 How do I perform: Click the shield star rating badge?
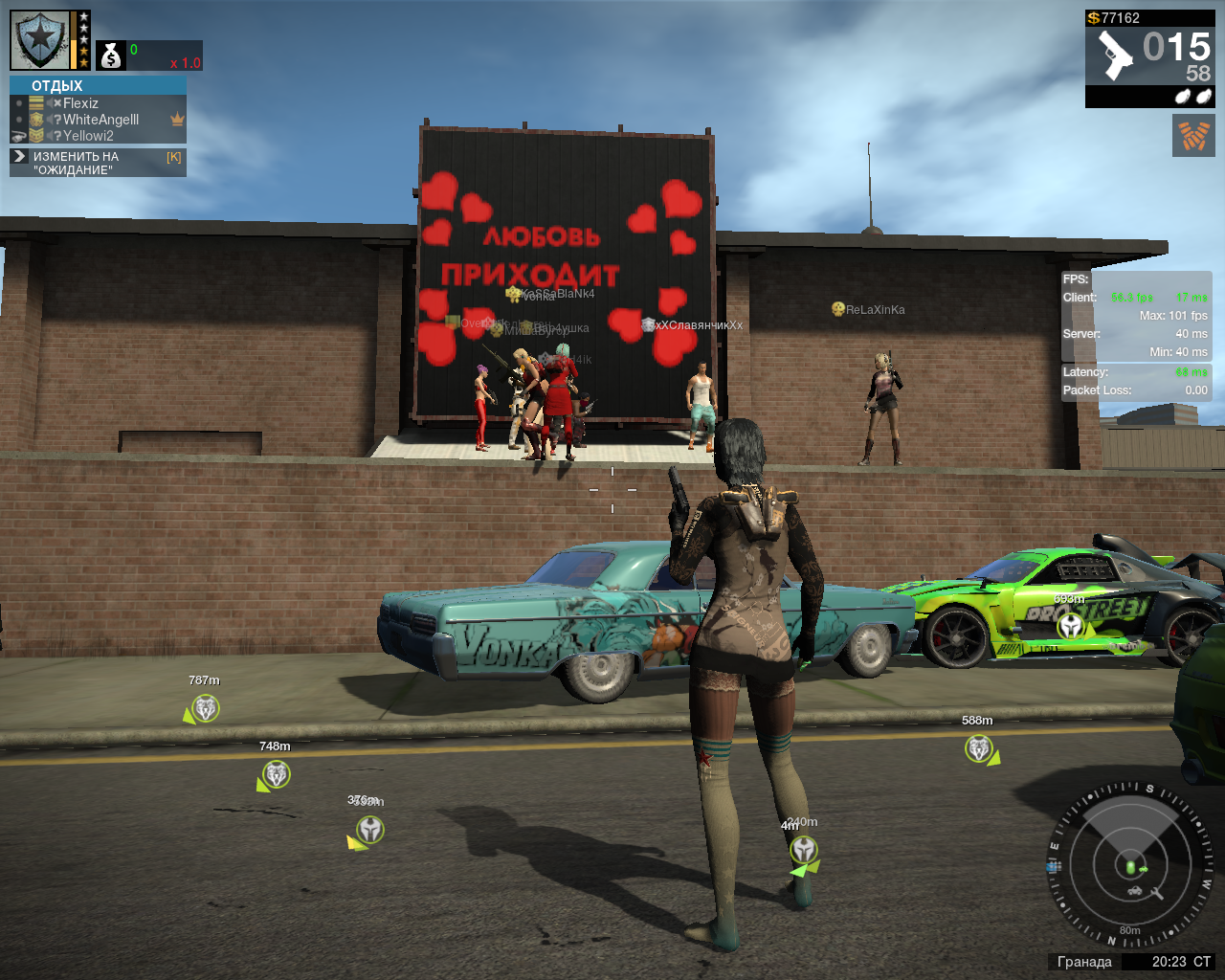pos(41,40)
